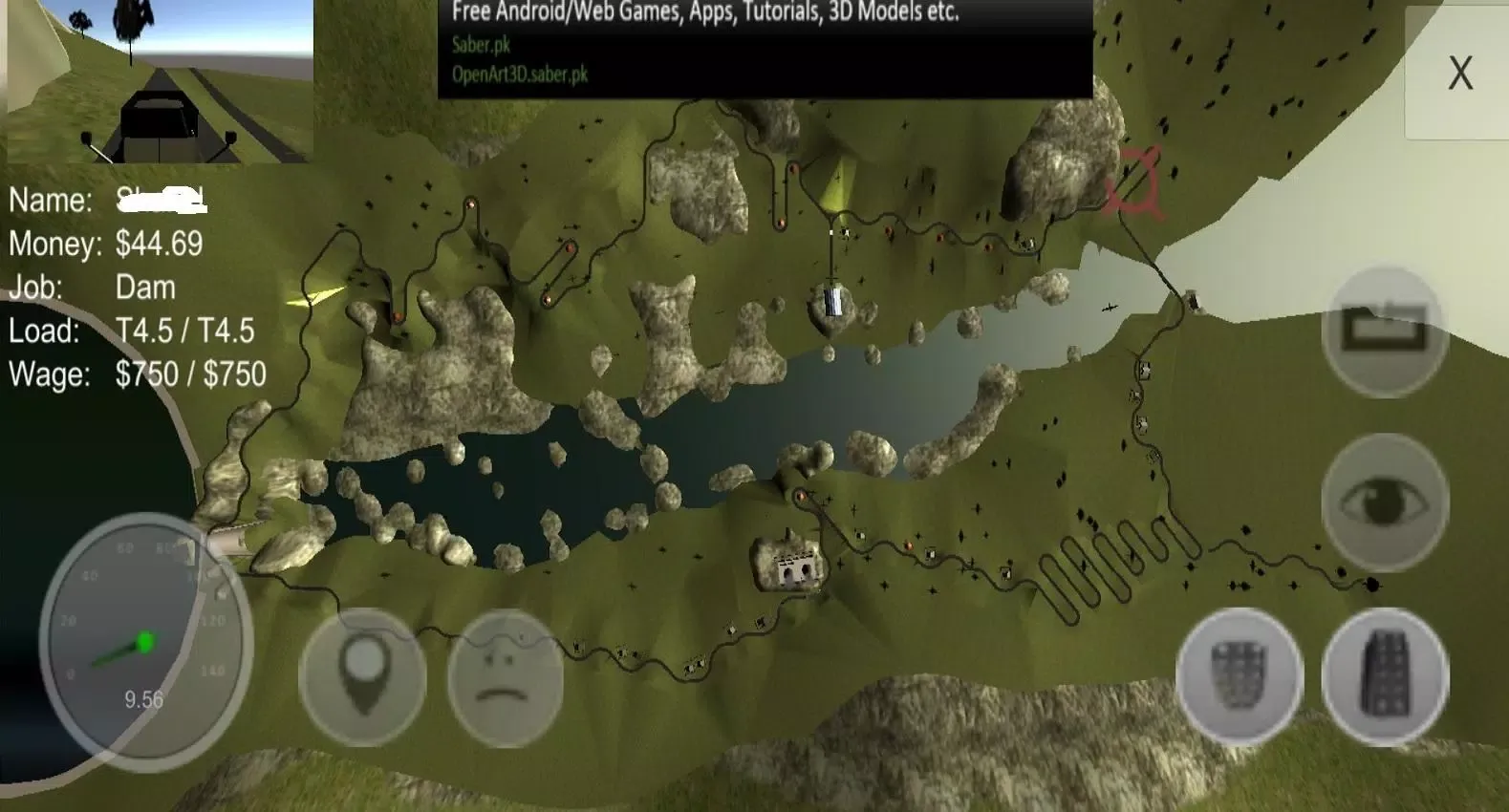
Task: Tap the truck camera preview thumbnail
Action: [x=160, y=81]
